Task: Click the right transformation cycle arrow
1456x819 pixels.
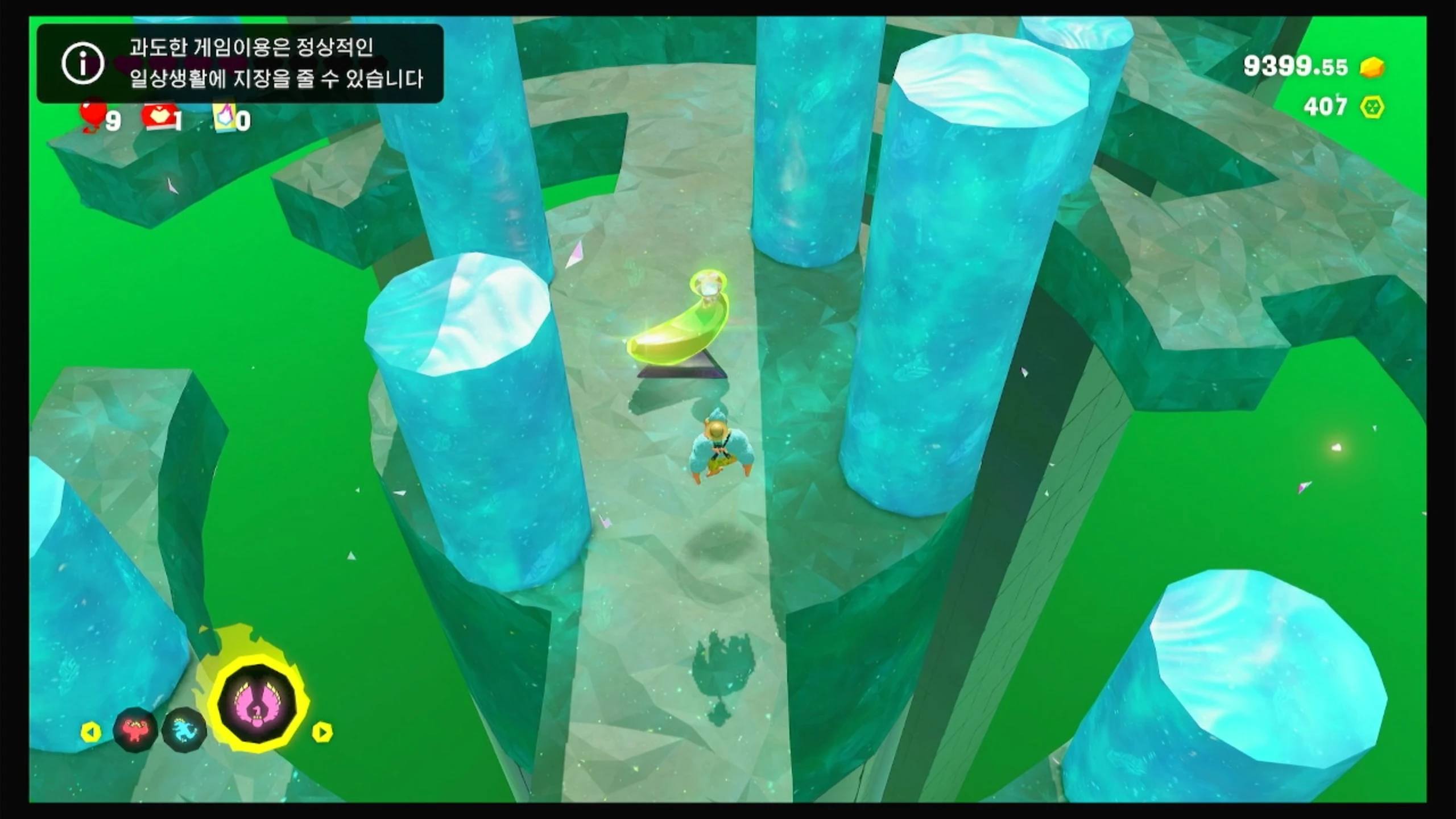Action: (322, 732)
